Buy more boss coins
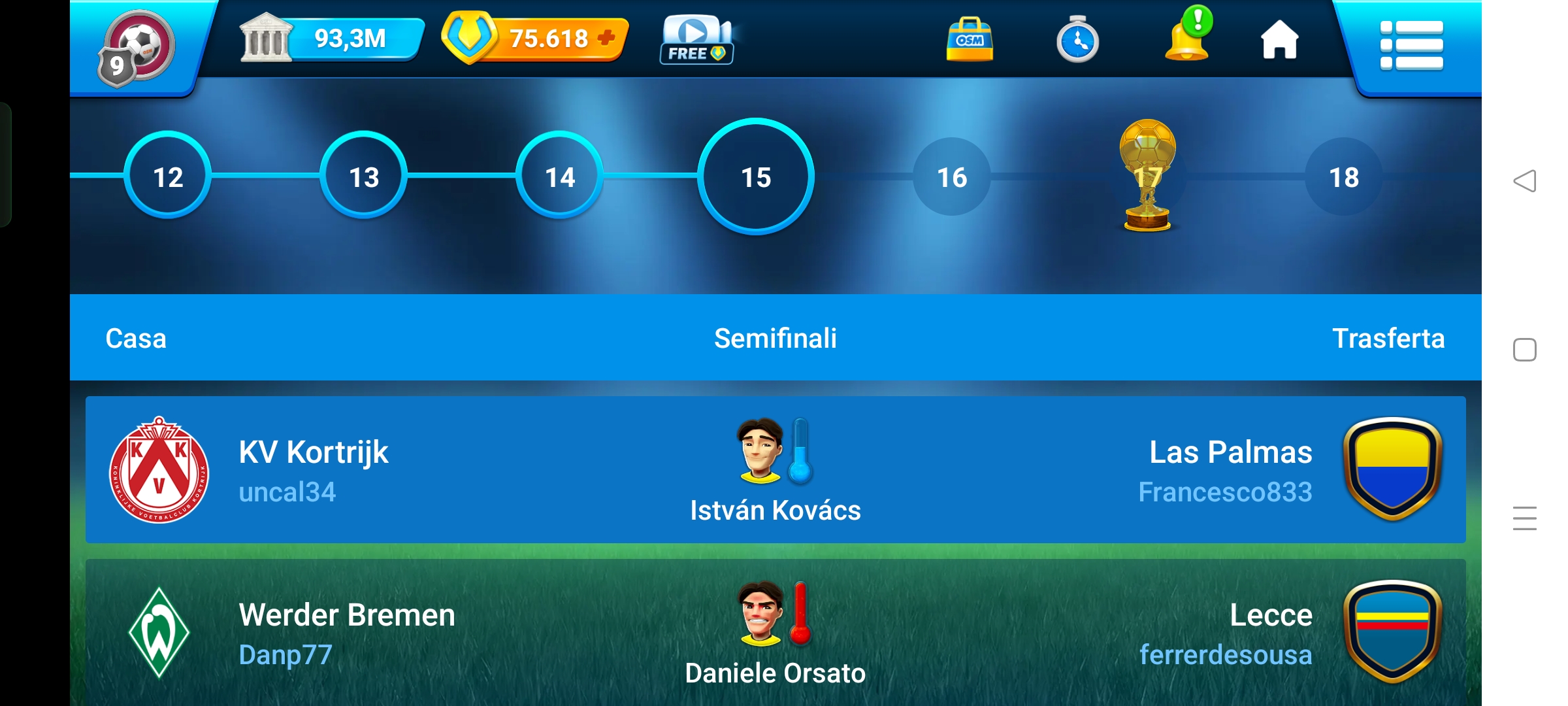Screen dimensions: 1568x706 click(606, 38)
